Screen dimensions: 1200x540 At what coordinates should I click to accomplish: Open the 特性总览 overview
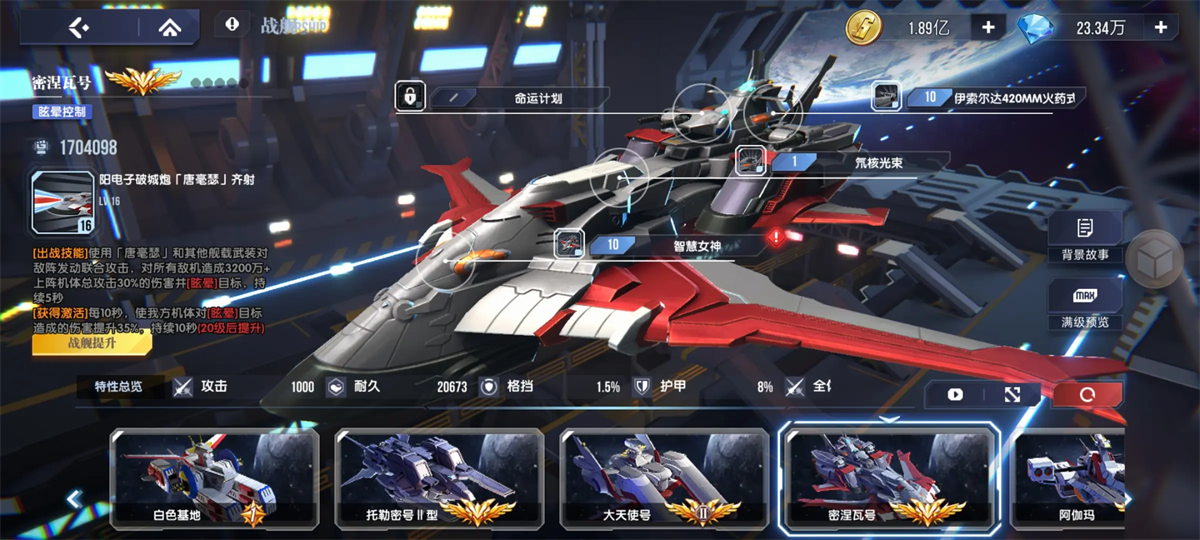(119, 386)
